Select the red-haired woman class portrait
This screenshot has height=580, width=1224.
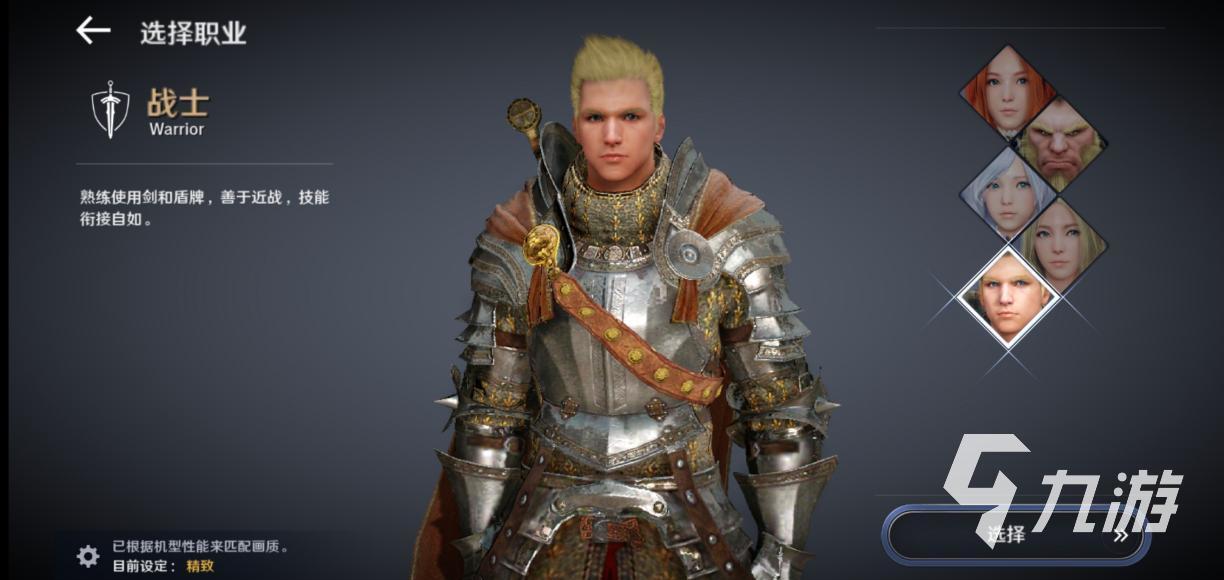pyautogui.click(x=1007, y=93)
